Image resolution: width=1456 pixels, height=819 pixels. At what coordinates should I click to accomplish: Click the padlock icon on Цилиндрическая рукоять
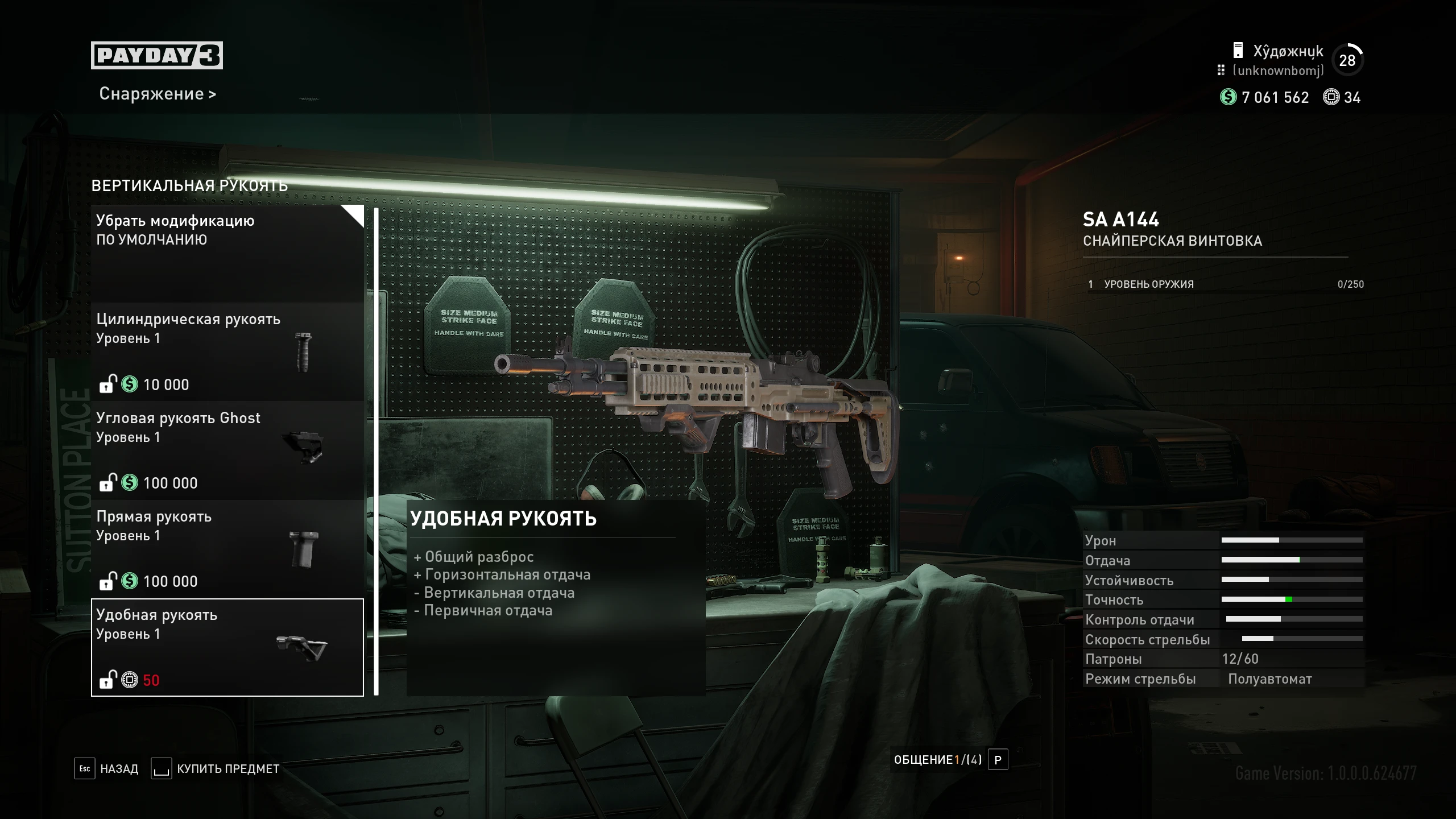pyautogui.click(x=108, y=384)
